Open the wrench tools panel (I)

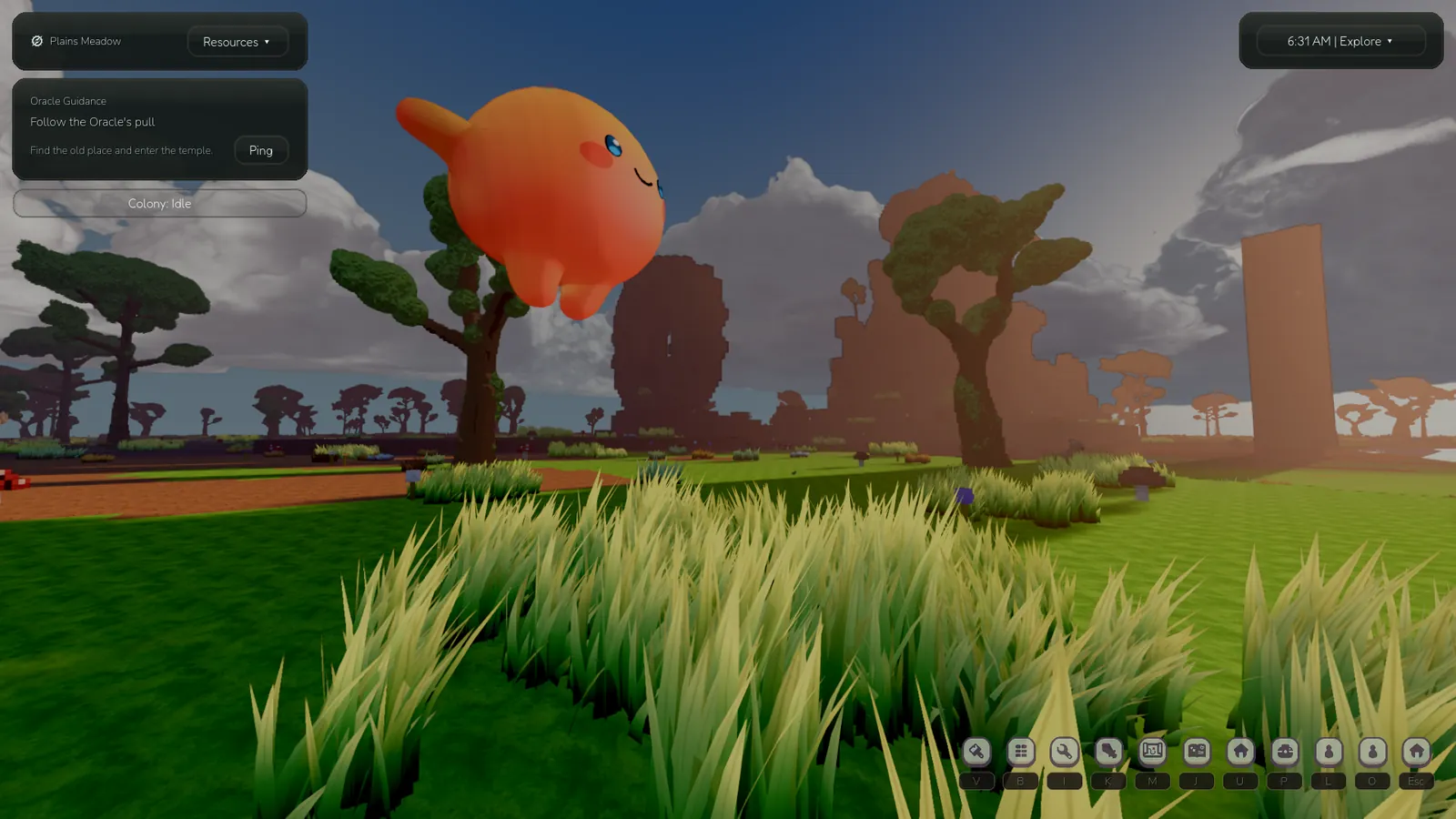1064,752
